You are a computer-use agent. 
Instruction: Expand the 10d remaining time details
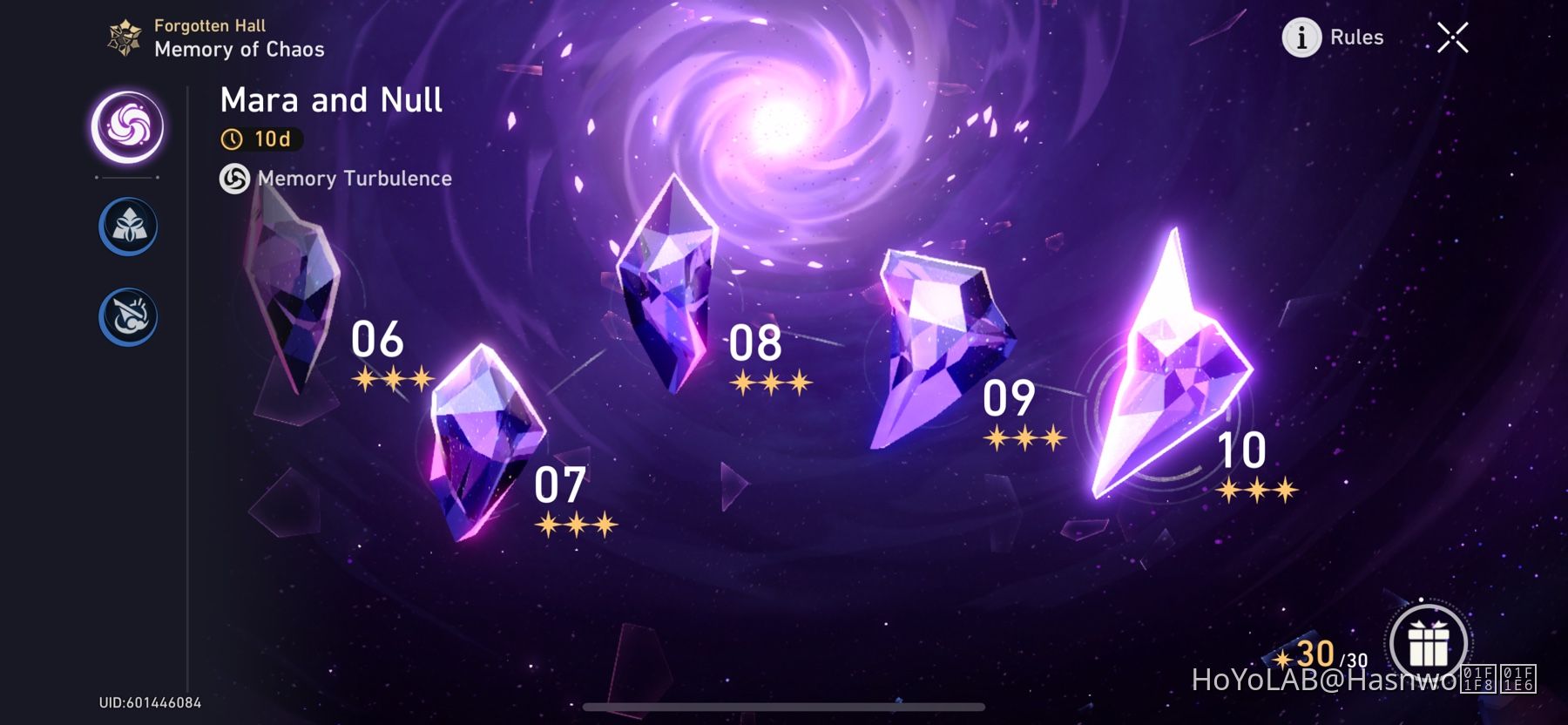coord(263,138)
